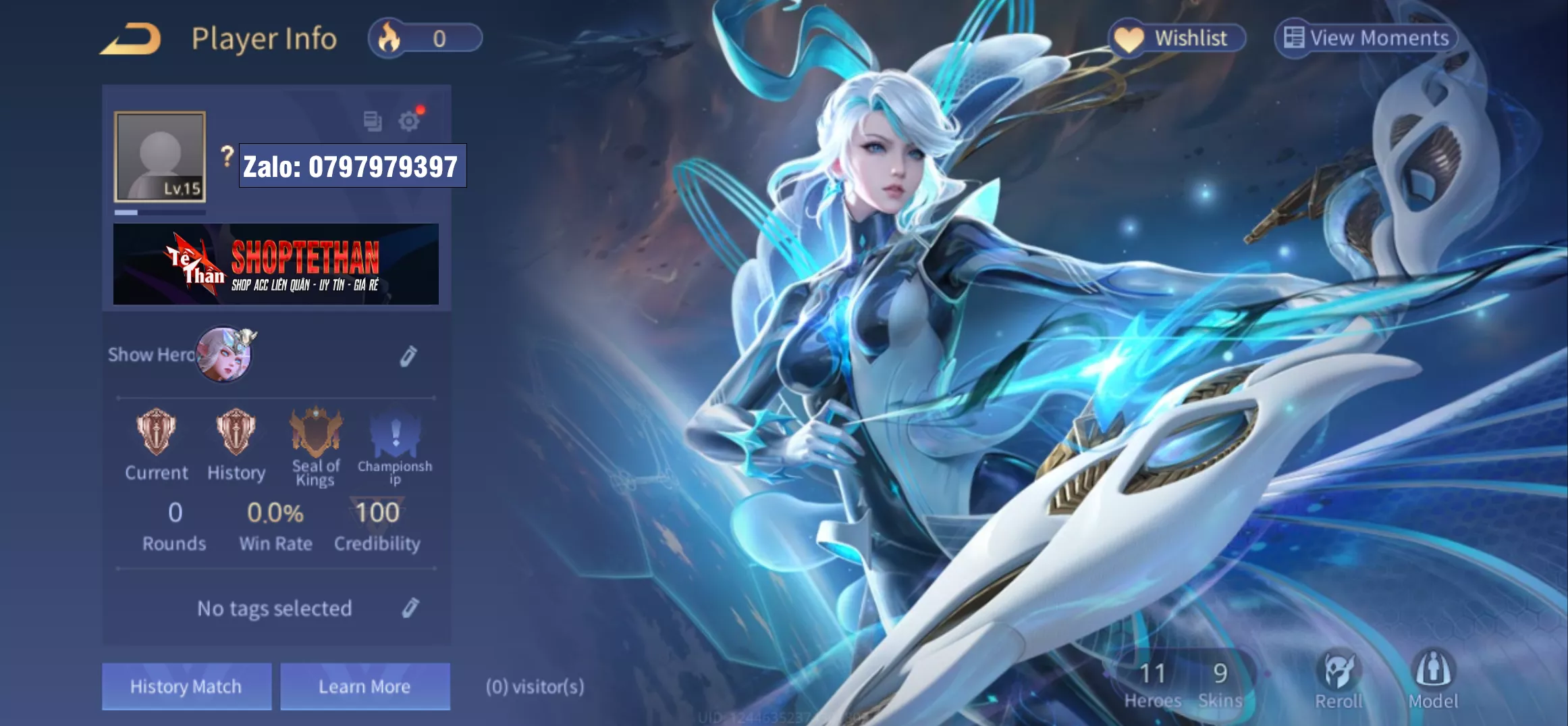Edit the Show Hero selection

tap(408, 356)
